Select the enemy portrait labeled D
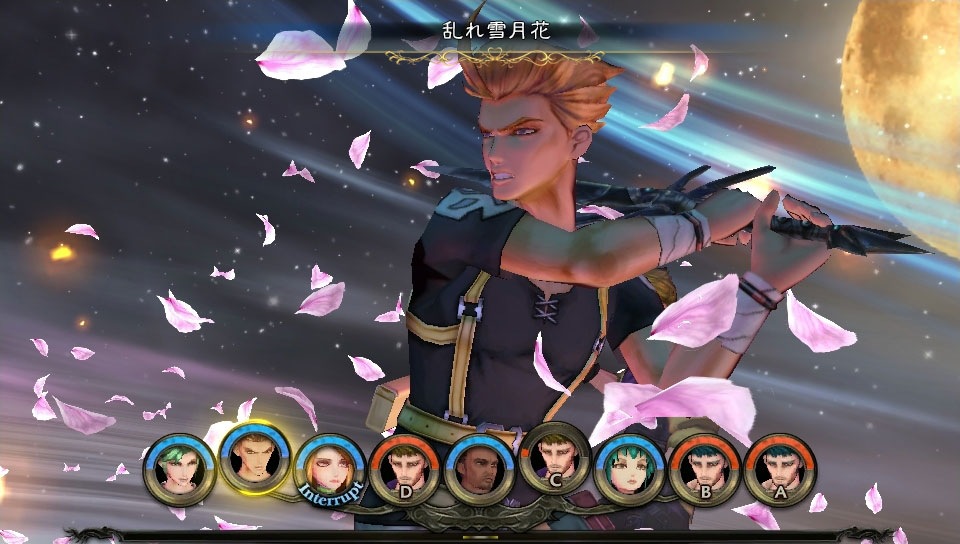 pos(404,470)
